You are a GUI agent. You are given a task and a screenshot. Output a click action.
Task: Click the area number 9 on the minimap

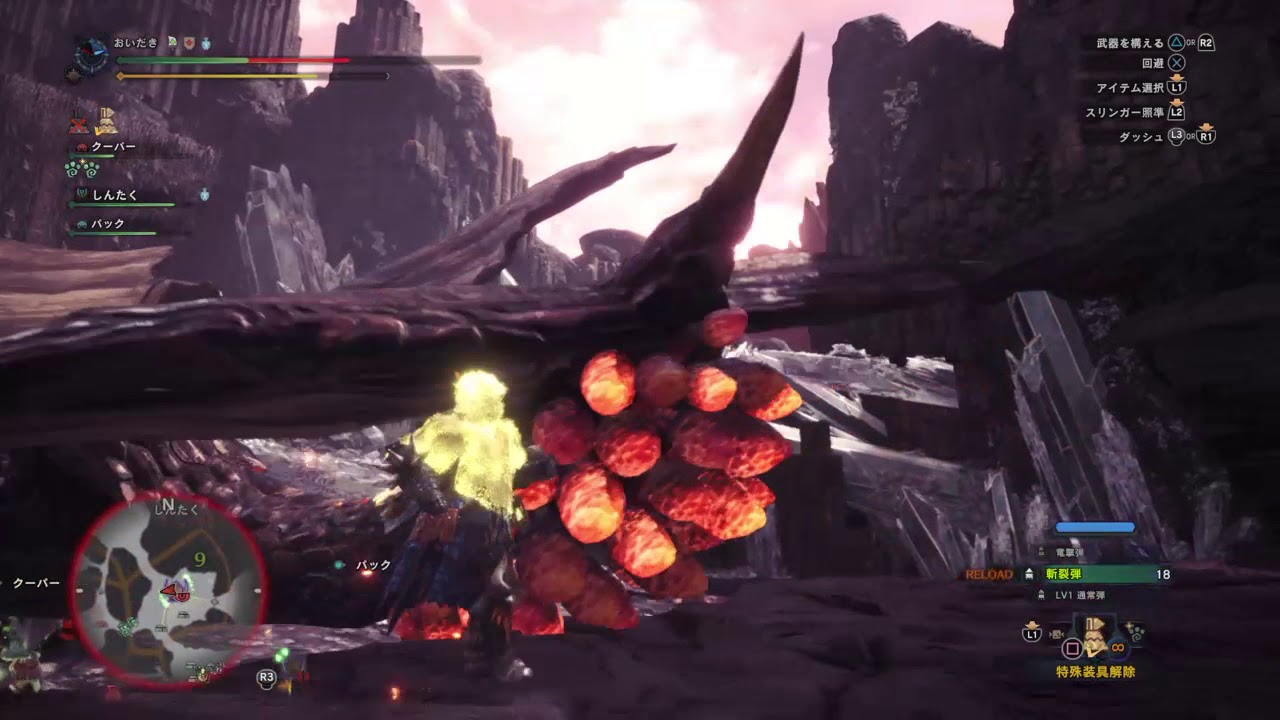click(200, 559)
